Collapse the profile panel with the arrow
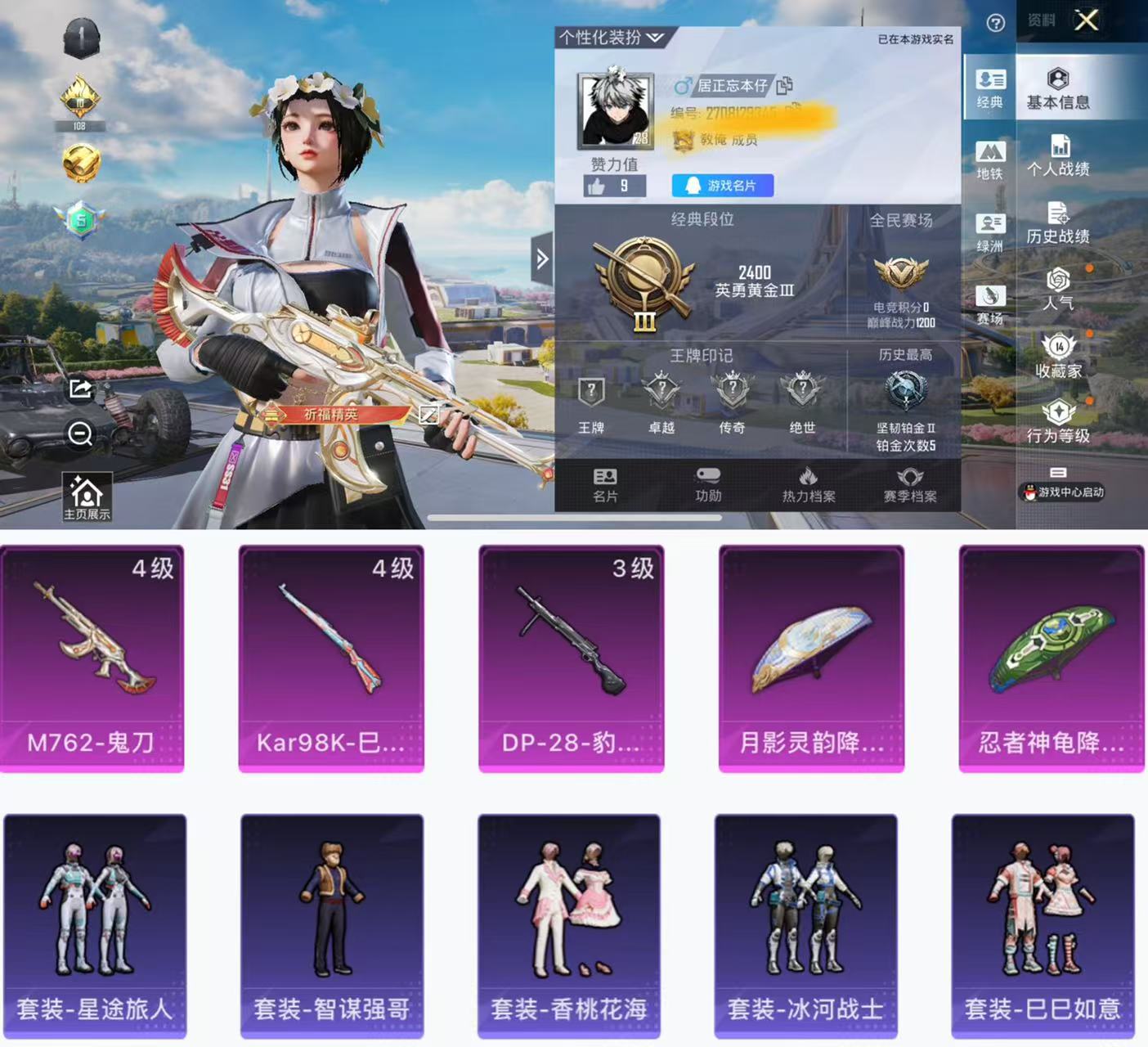Viewport: 1148px width, 1047px height. tap(541, 259)
